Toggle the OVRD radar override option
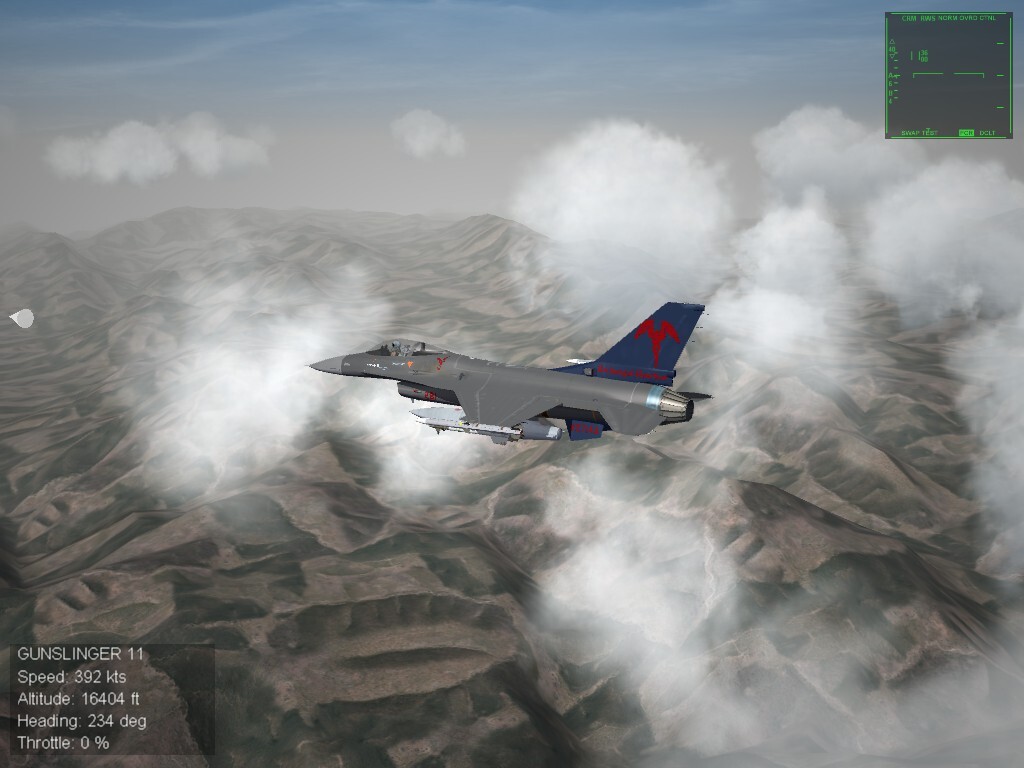This screenshot has height=768, width=1024. point(967,18)
